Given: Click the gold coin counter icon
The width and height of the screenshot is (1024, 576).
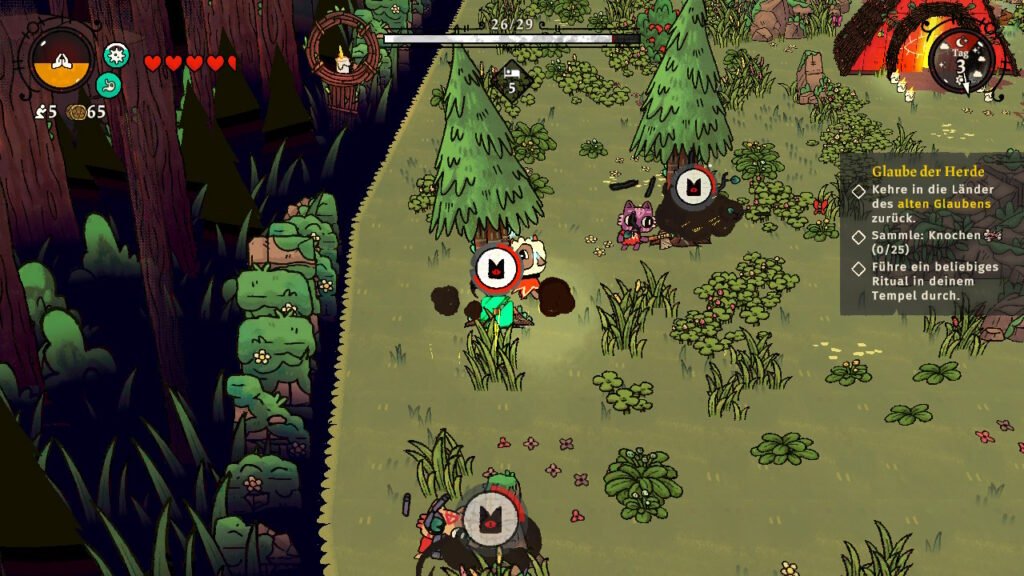Looking at the screenshot, I should 76,112.
